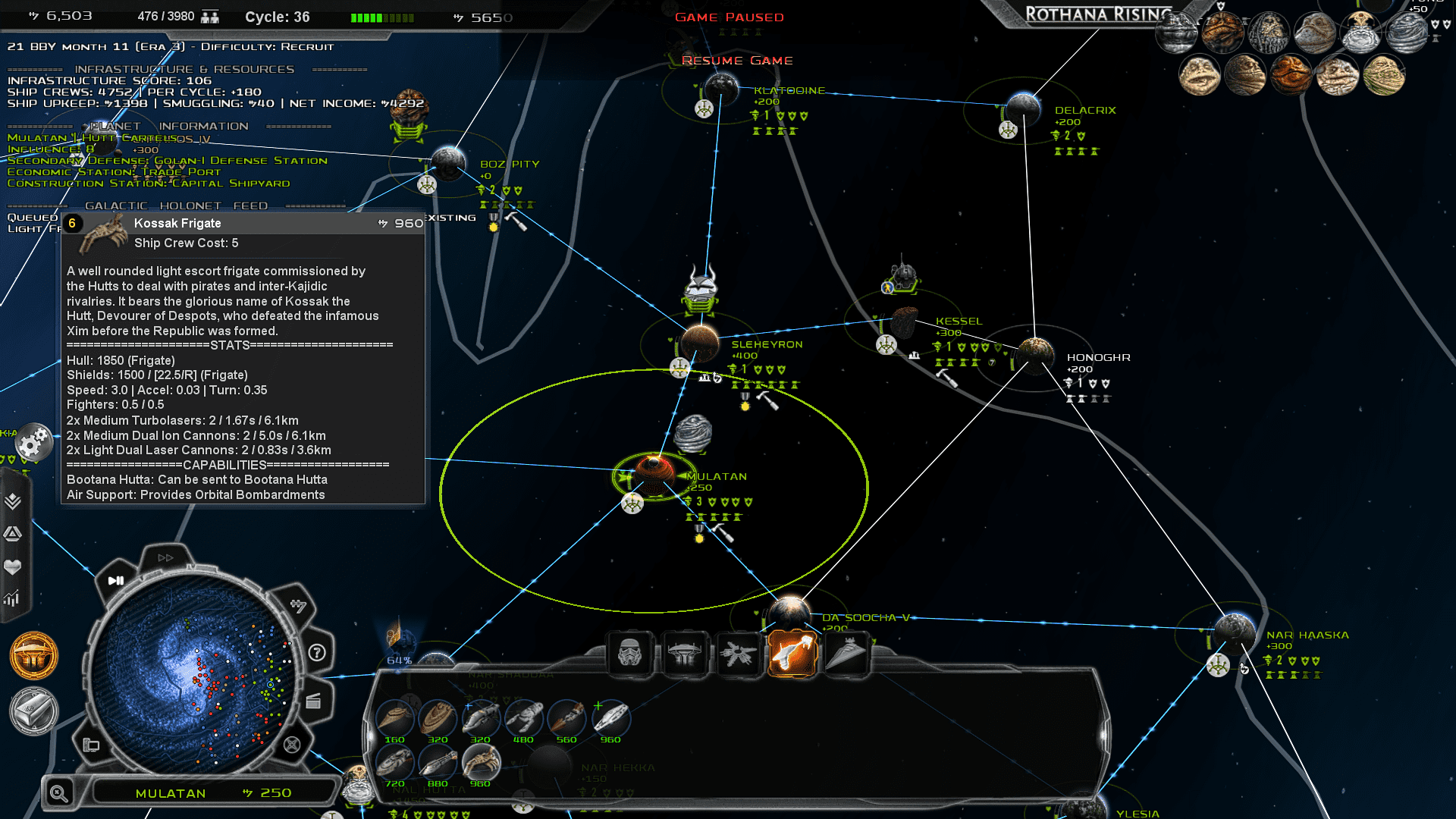Select the silver ingot round button
1456x819 pixels.
[x=34, y=711]
